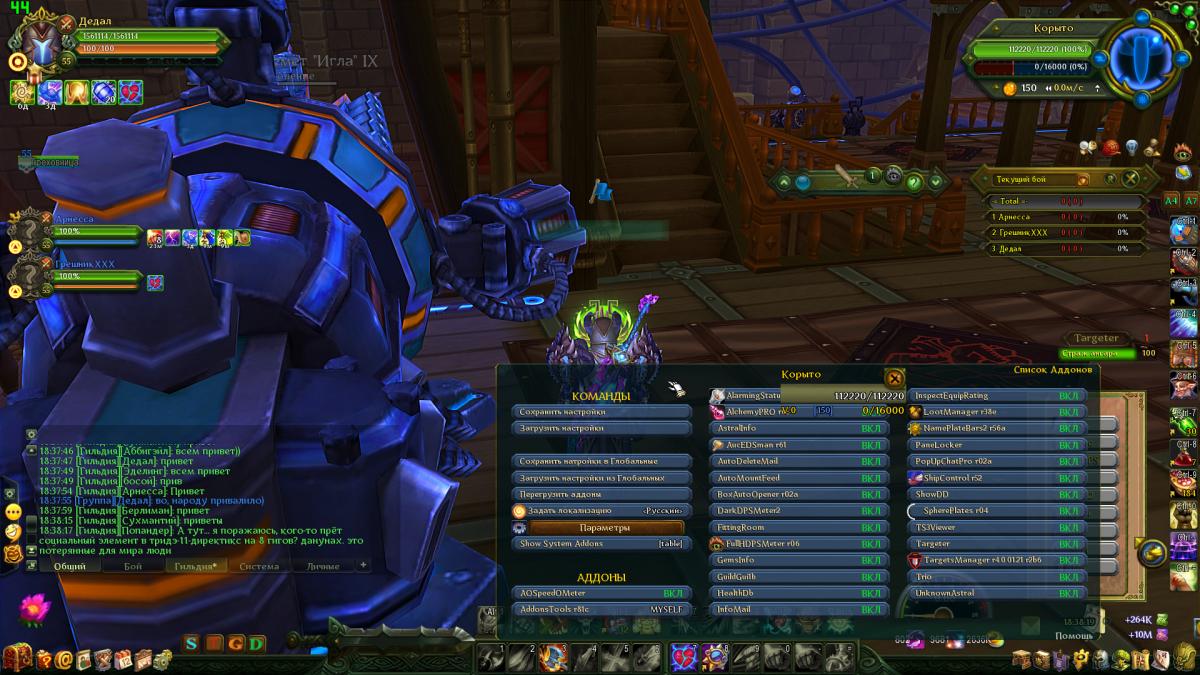Open the 'Параметры' settings button
The height and width of the screenshot is (675, 1200).
(604, 527)
